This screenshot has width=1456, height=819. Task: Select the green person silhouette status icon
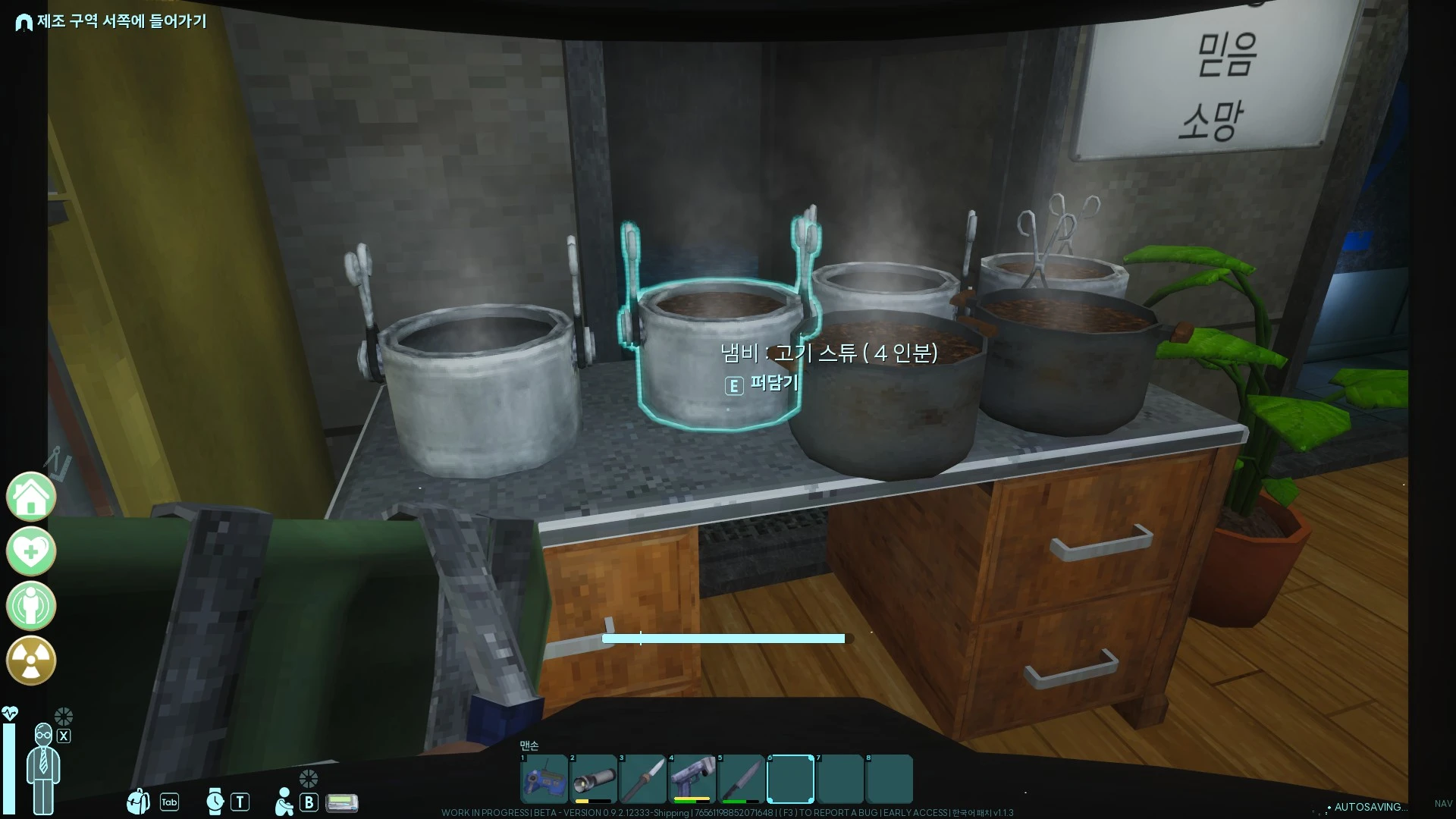[31, 606]
